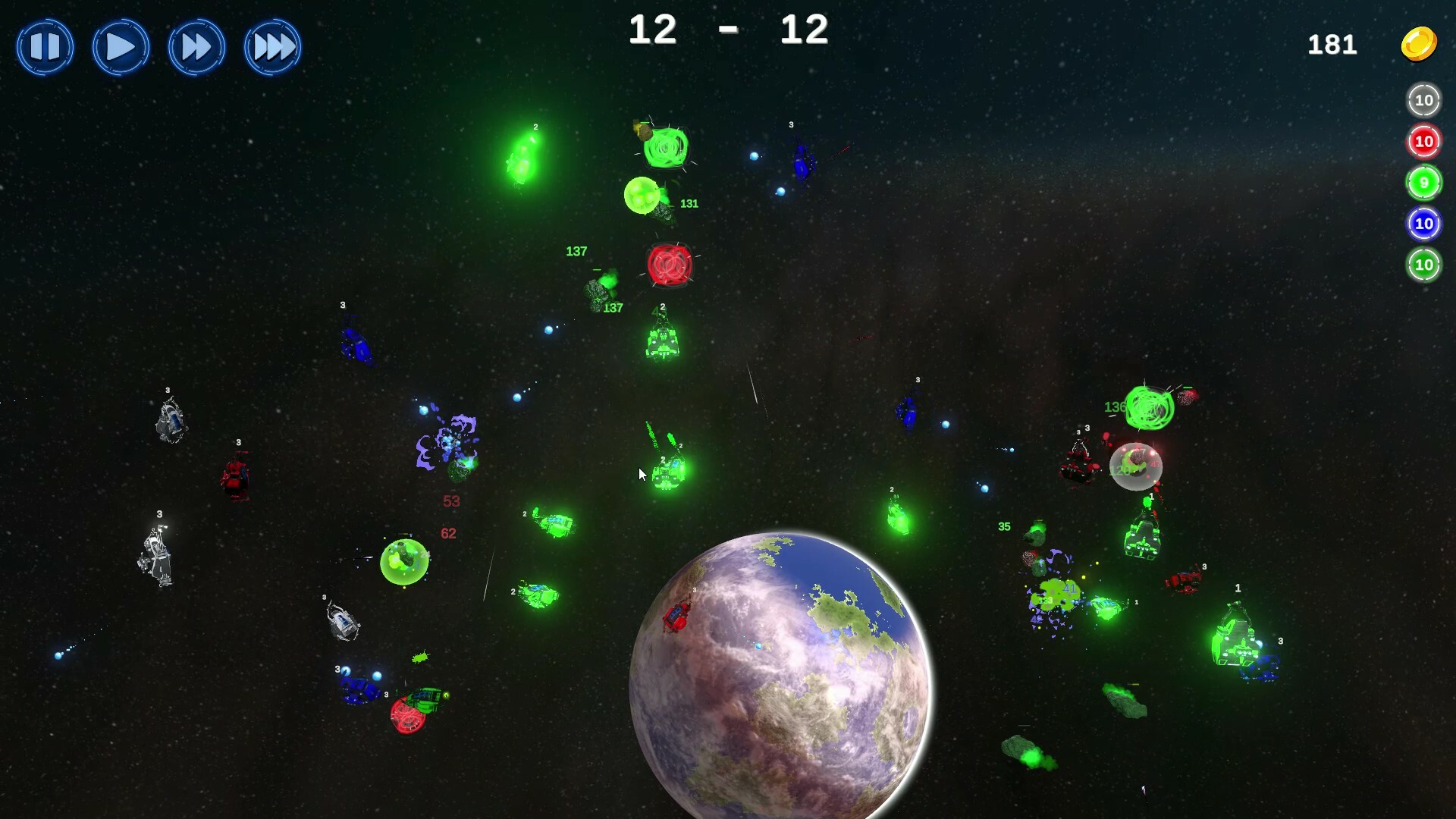Click the large green tower at top

pos(666,147)
